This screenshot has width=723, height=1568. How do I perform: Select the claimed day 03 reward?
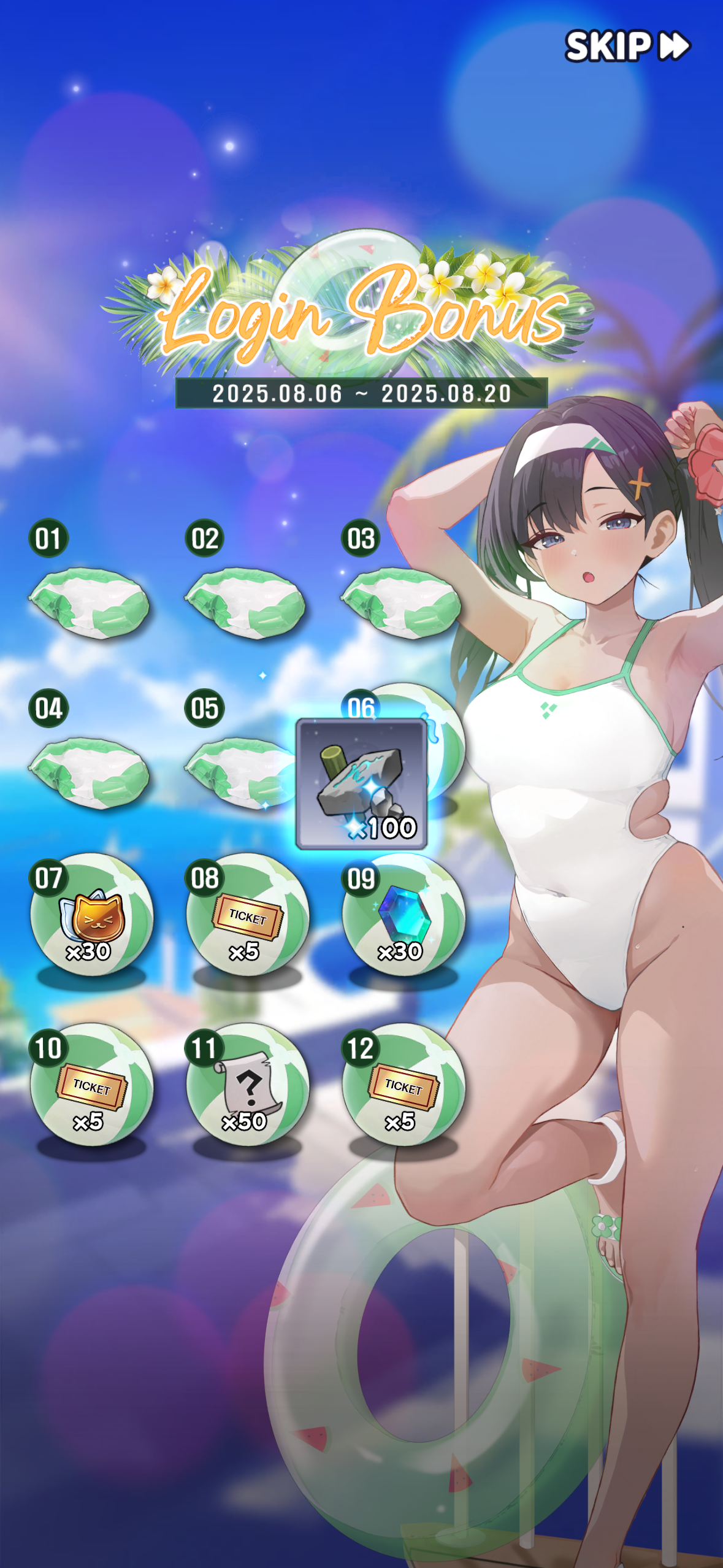[x=401, y=603]
